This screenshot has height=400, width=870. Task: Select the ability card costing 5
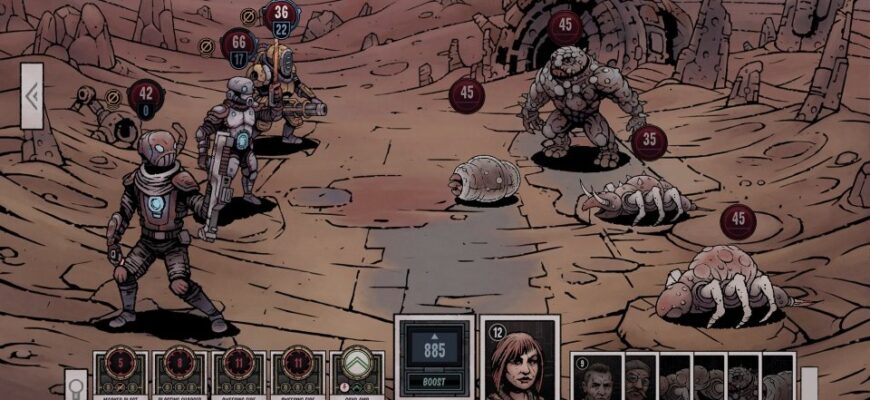121,374
